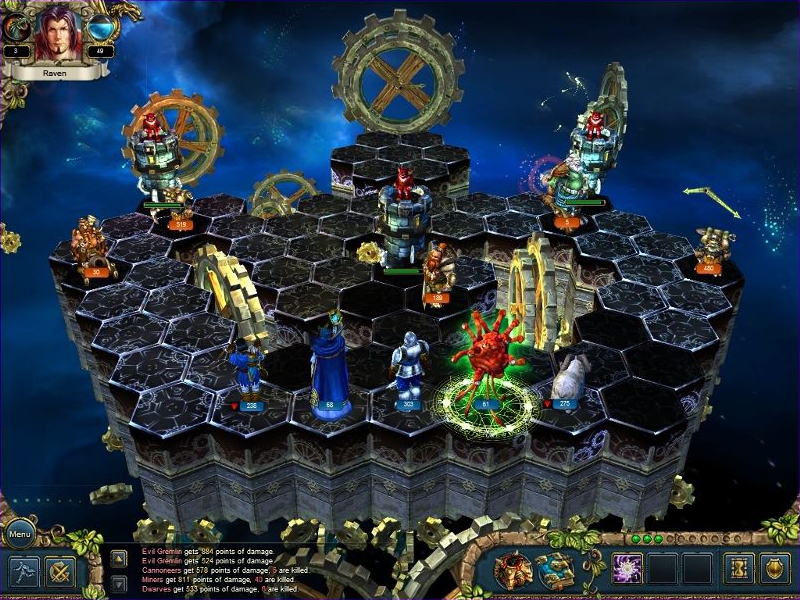Open the Chest of Rage spirits

point(512,570)
